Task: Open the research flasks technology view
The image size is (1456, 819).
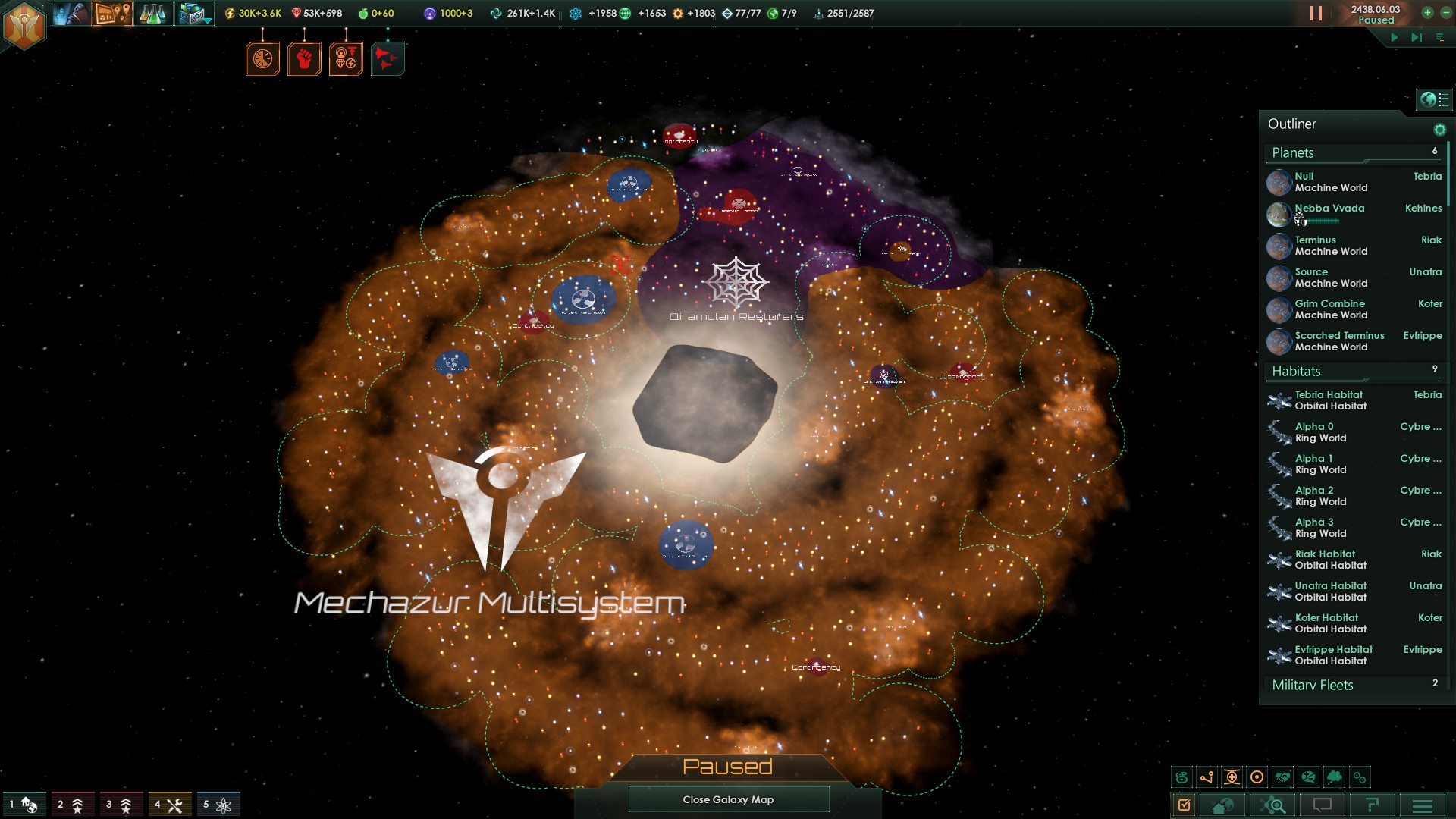Action: coord(152,14)
